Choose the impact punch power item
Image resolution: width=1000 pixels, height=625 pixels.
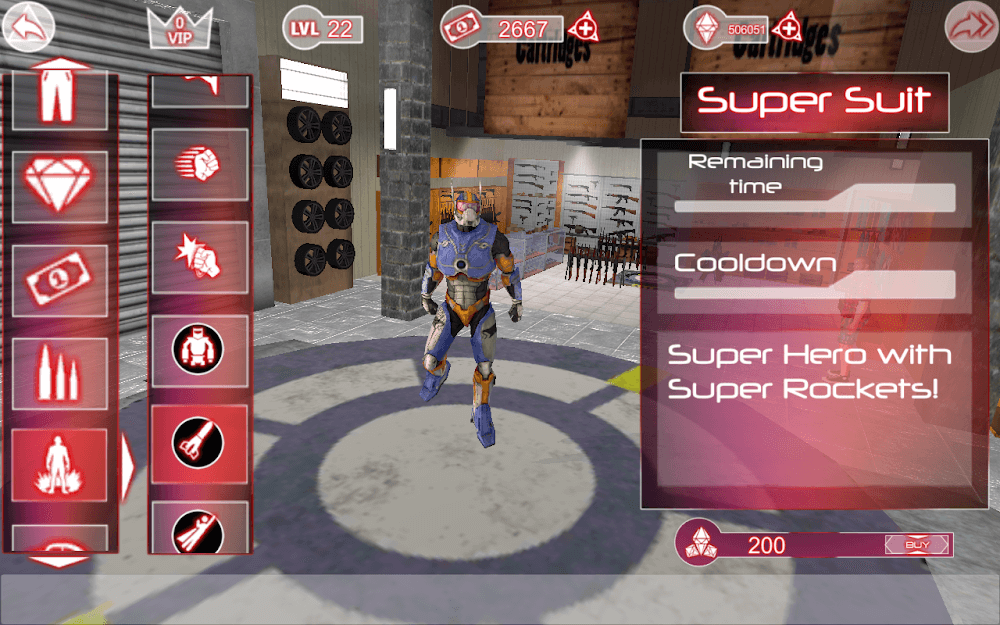[200, 255]
